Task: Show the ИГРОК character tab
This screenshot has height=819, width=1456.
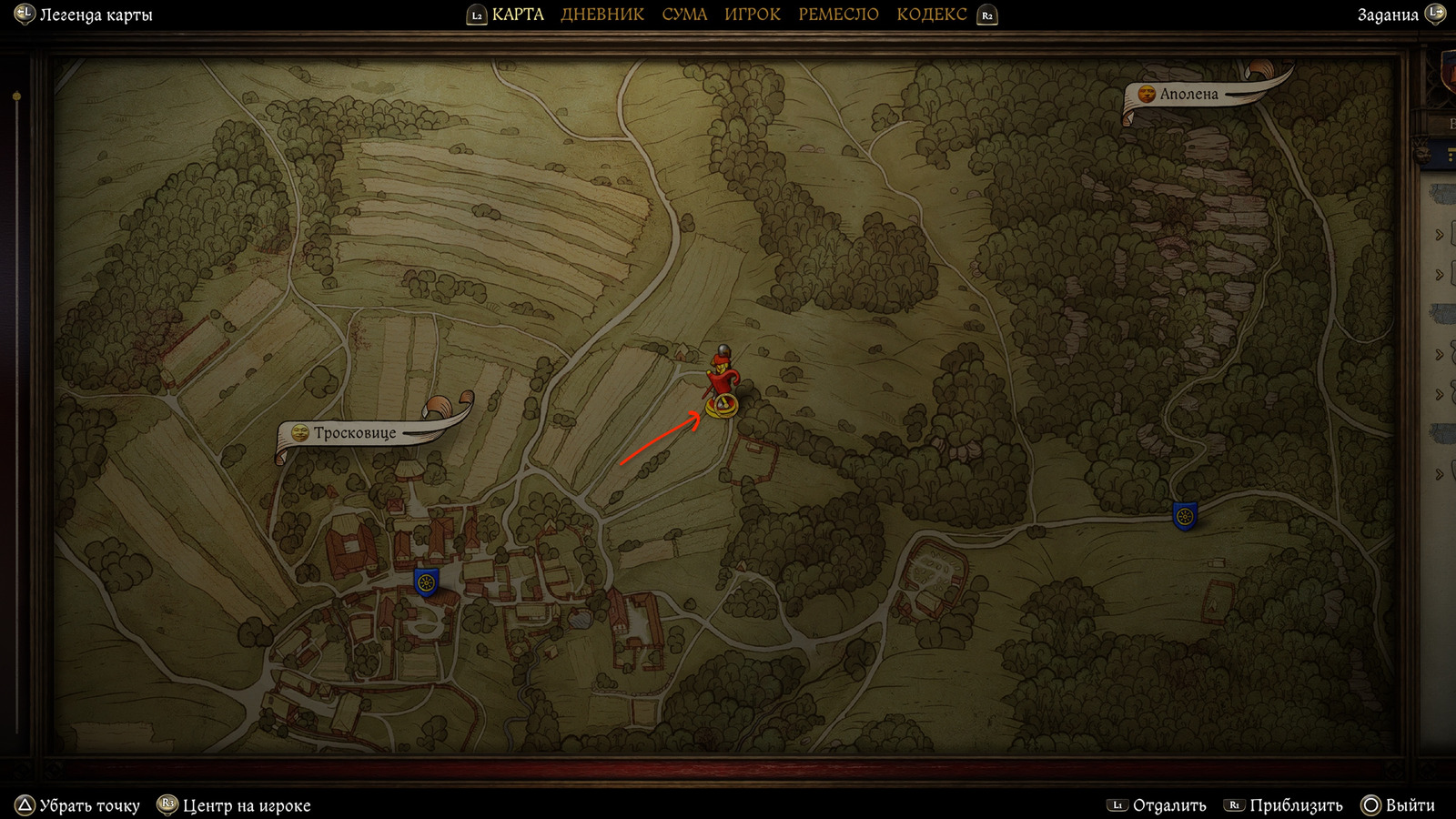Action: (753, 15)
